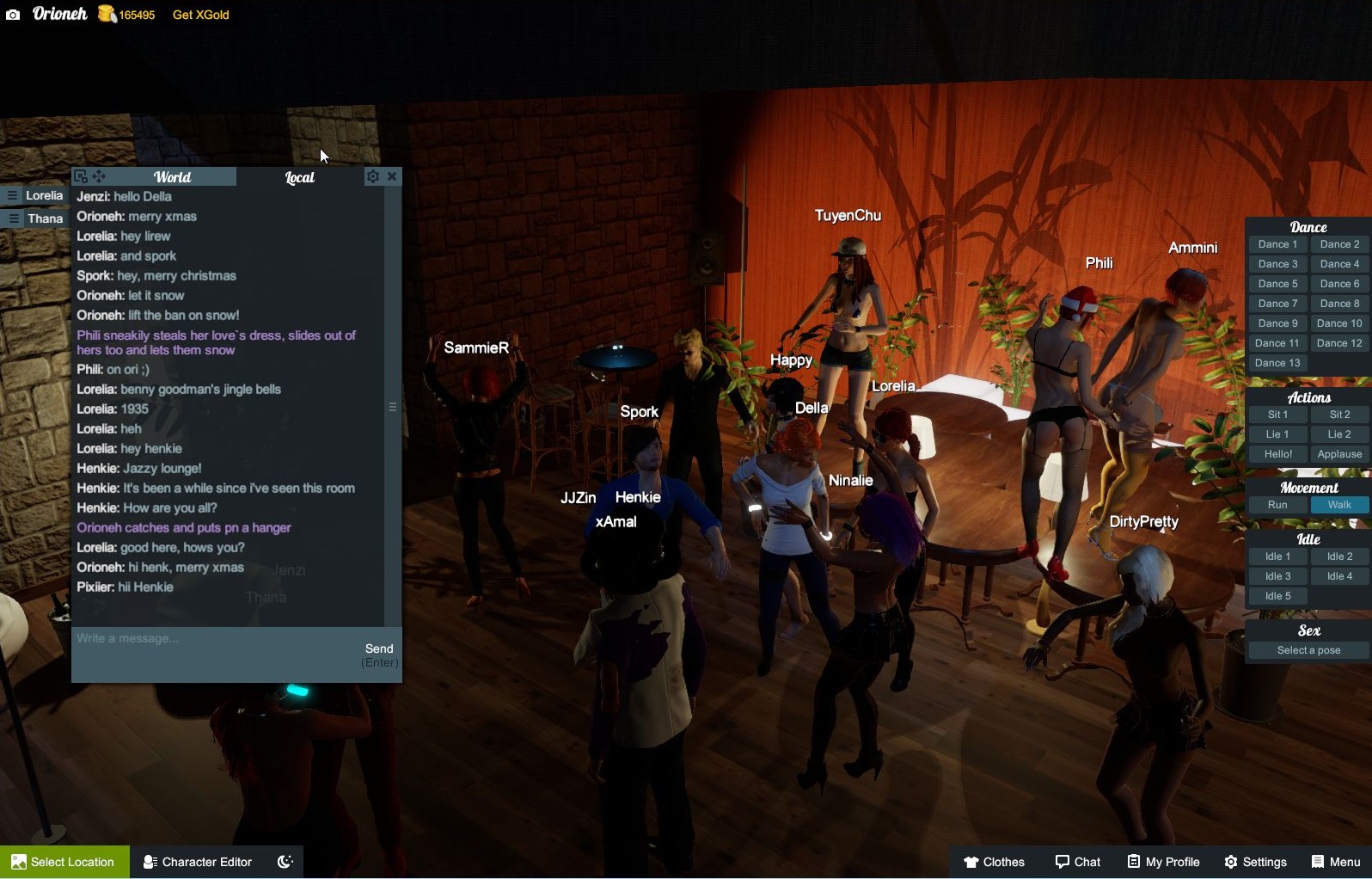Screen dimensions: 1372x879
Task: Choose Dance 1 animation
Action: coord(1277,244)
